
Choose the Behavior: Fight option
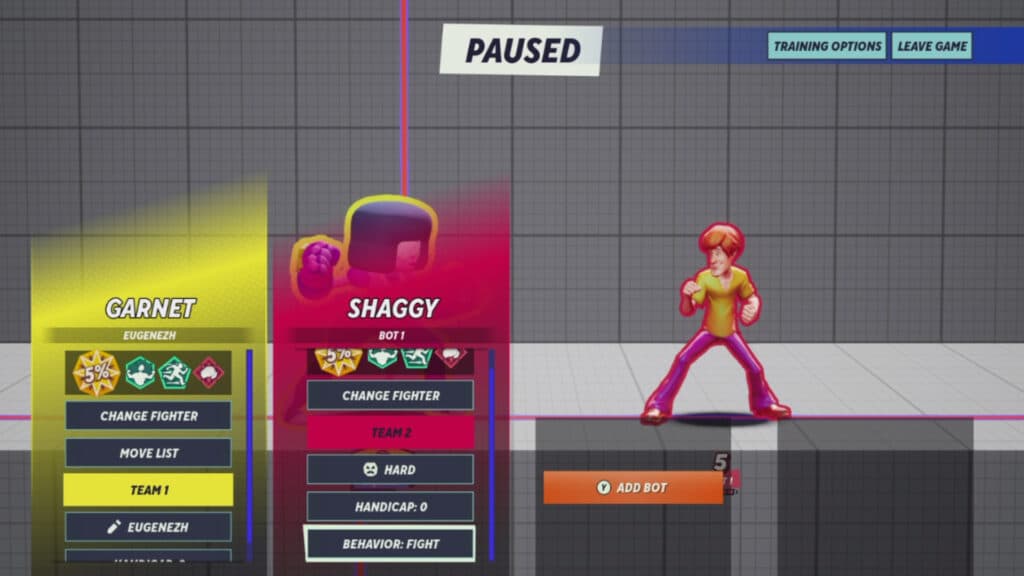click(390, 544)
